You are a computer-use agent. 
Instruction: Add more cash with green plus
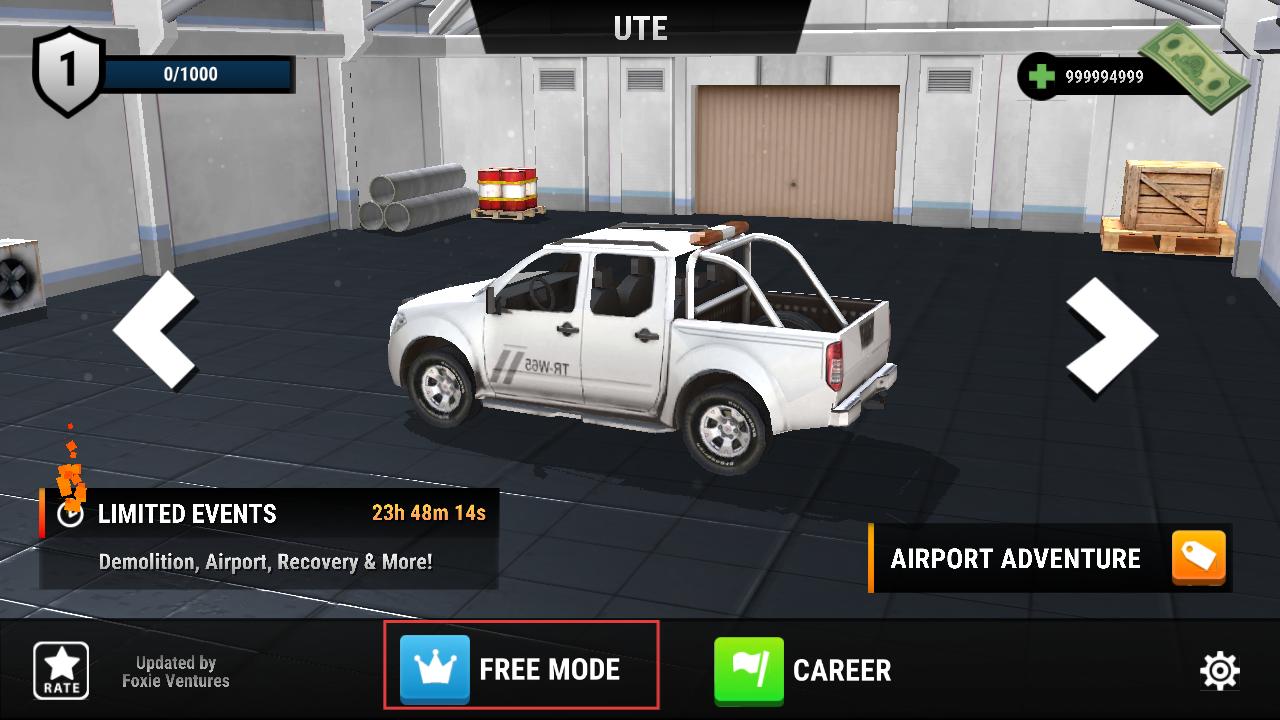(x=1042, y=76)
